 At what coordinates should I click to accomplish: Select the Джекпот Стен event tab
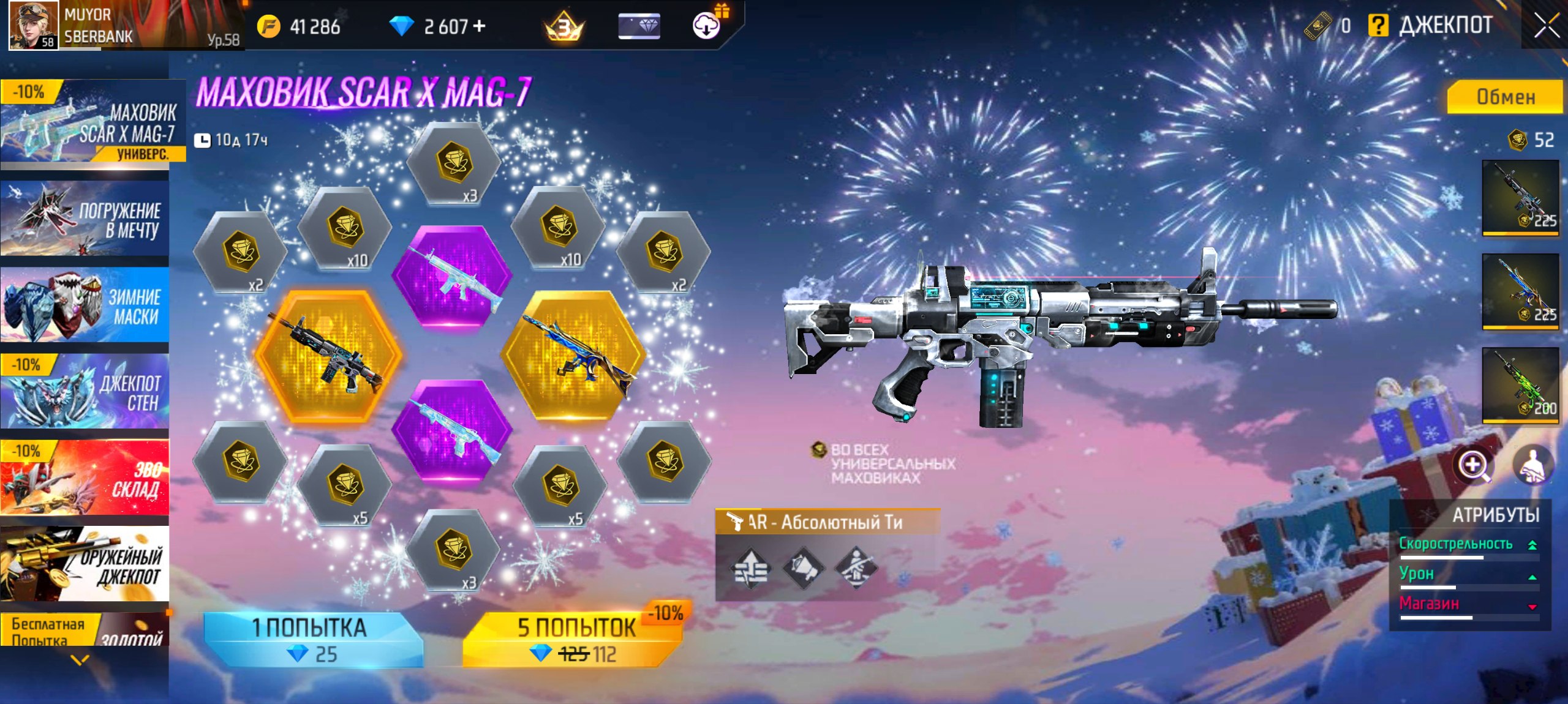[85, 392]
